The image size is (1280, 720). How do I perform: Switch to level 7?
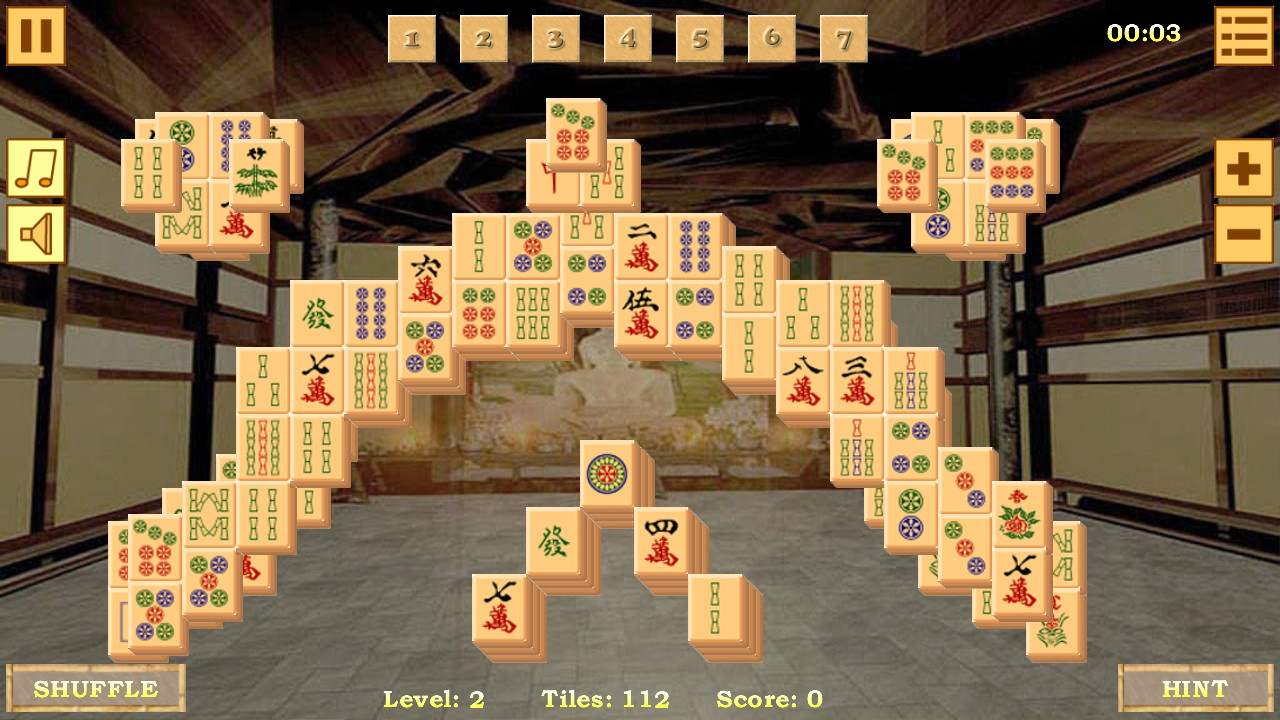[843, 40]
